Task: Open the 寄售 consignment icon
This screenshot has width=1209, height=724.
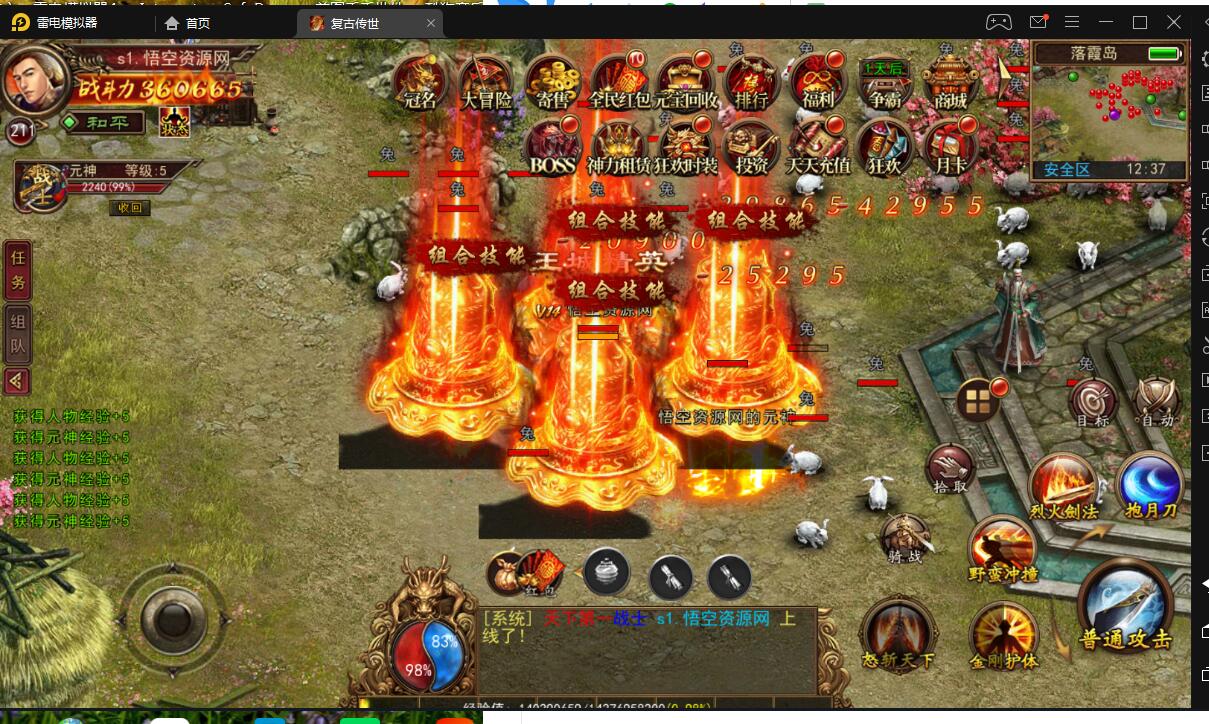Action: 553,80
